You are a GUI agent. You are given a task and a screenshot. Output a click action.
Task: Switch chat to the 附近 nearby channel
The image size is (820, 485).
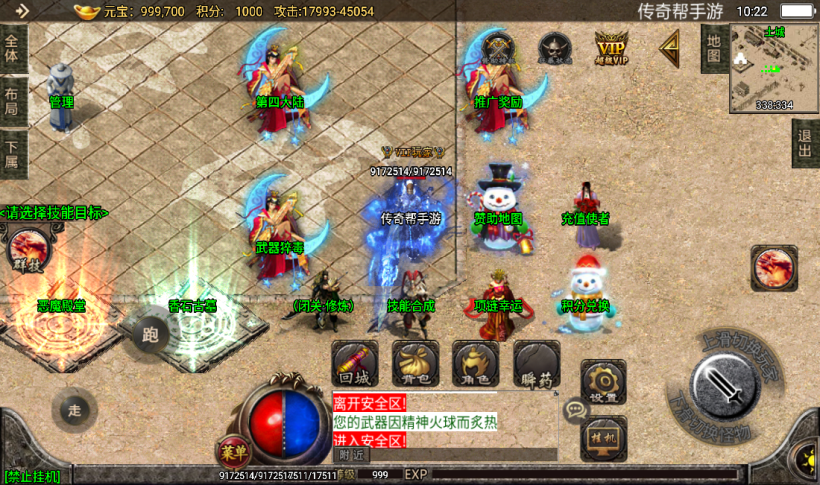click(x=351, y=455)
